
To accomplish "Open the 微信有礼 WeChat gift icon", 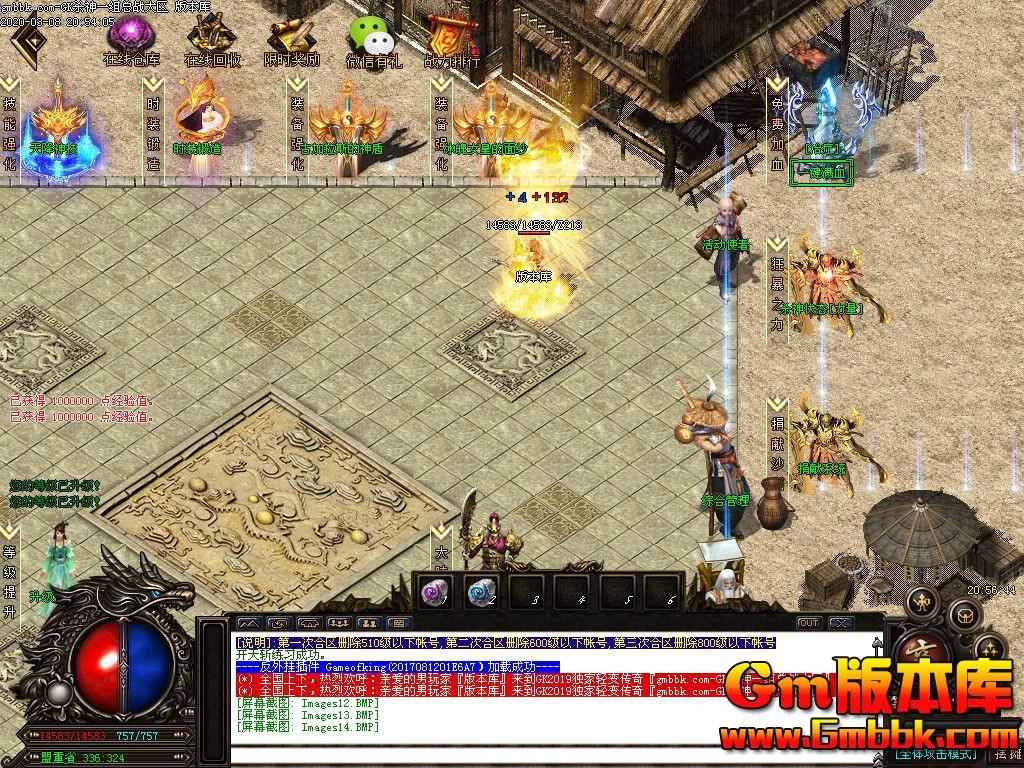I will click(x=372, y=40).
